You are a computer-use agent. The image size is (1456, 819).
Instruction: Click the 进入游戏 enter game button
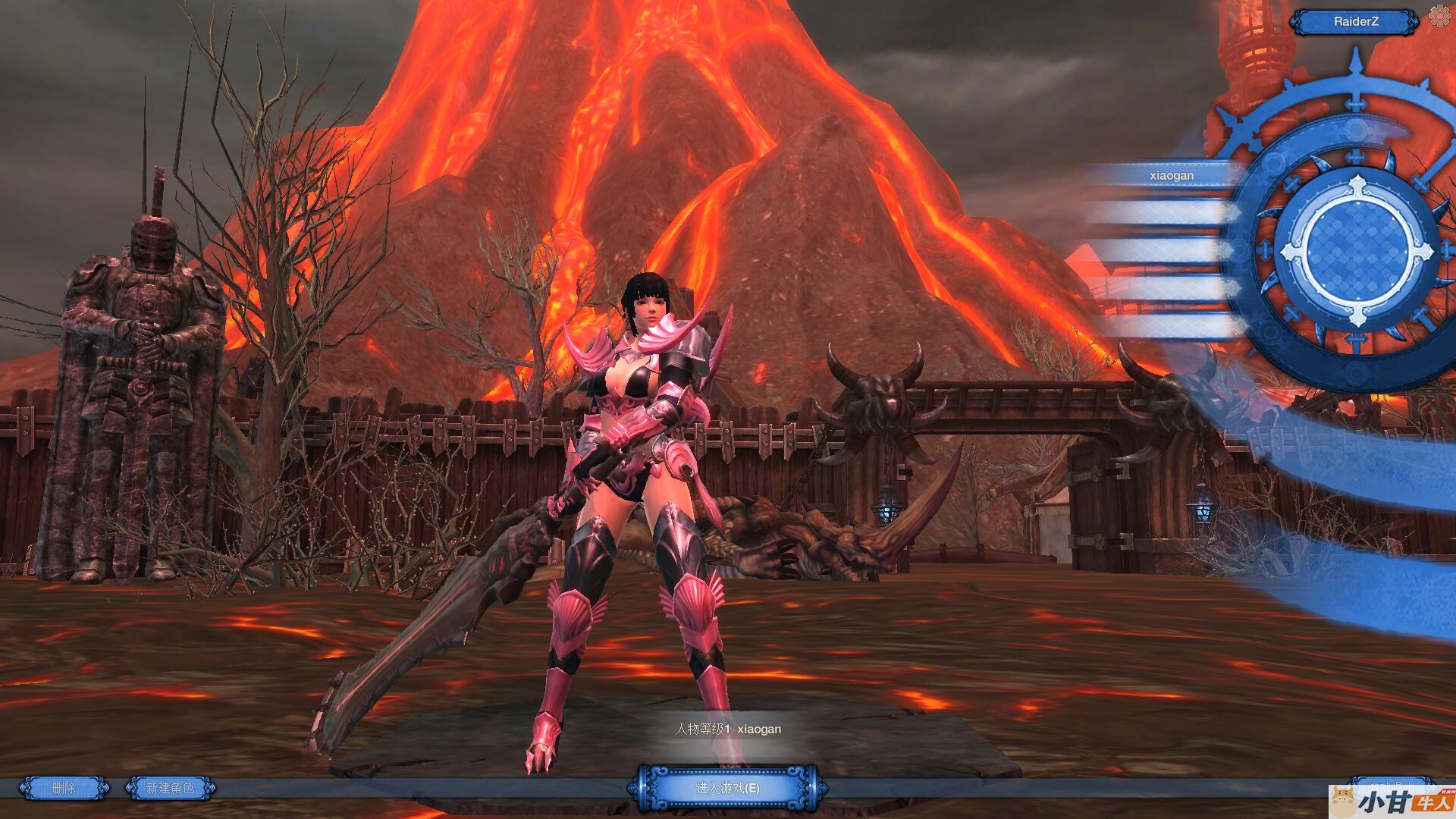tap(727, 789)
